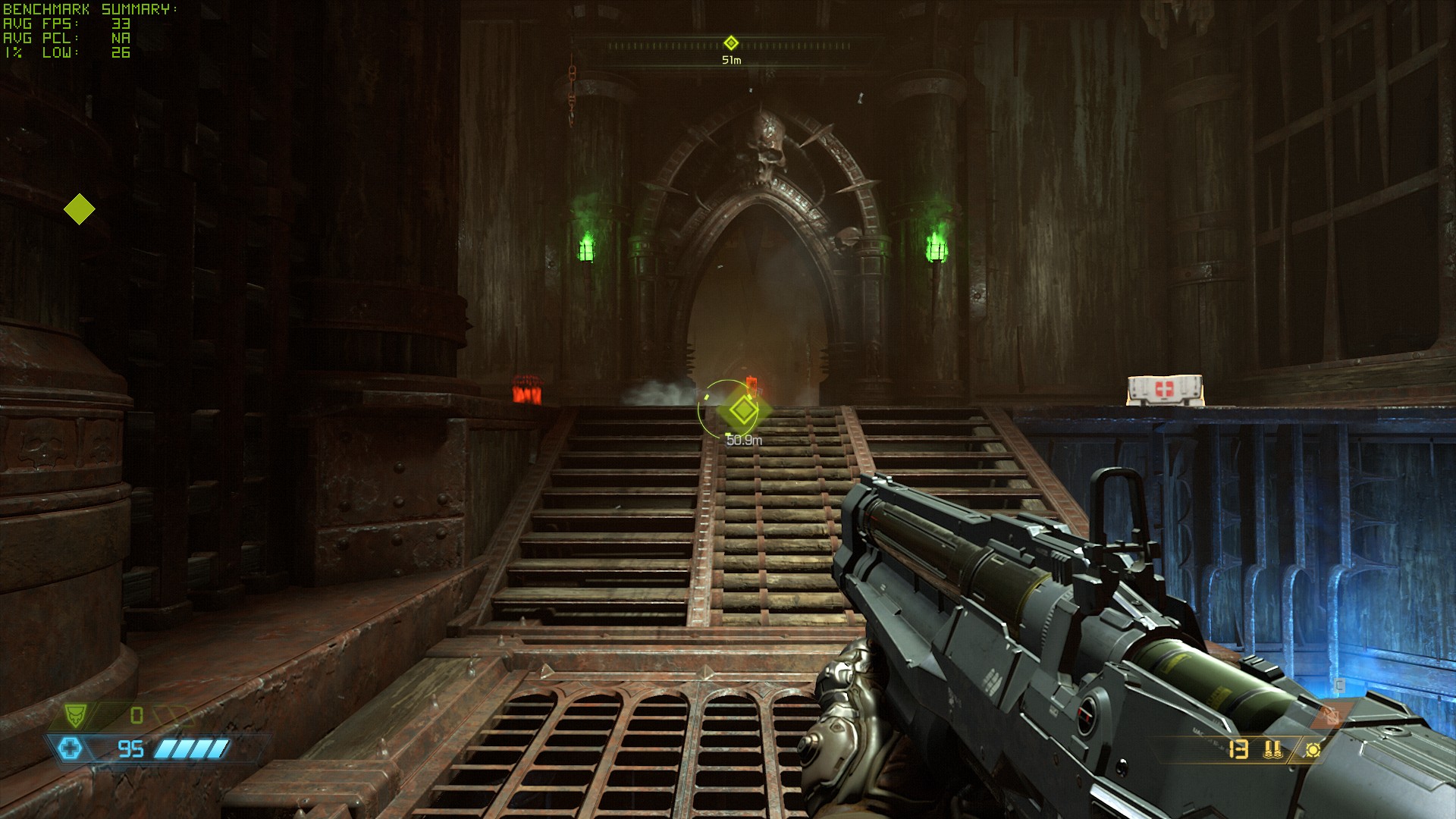The image size is (1456, 819).
Task: Click the objective marker on the top compass
Action: click(731, 43)
